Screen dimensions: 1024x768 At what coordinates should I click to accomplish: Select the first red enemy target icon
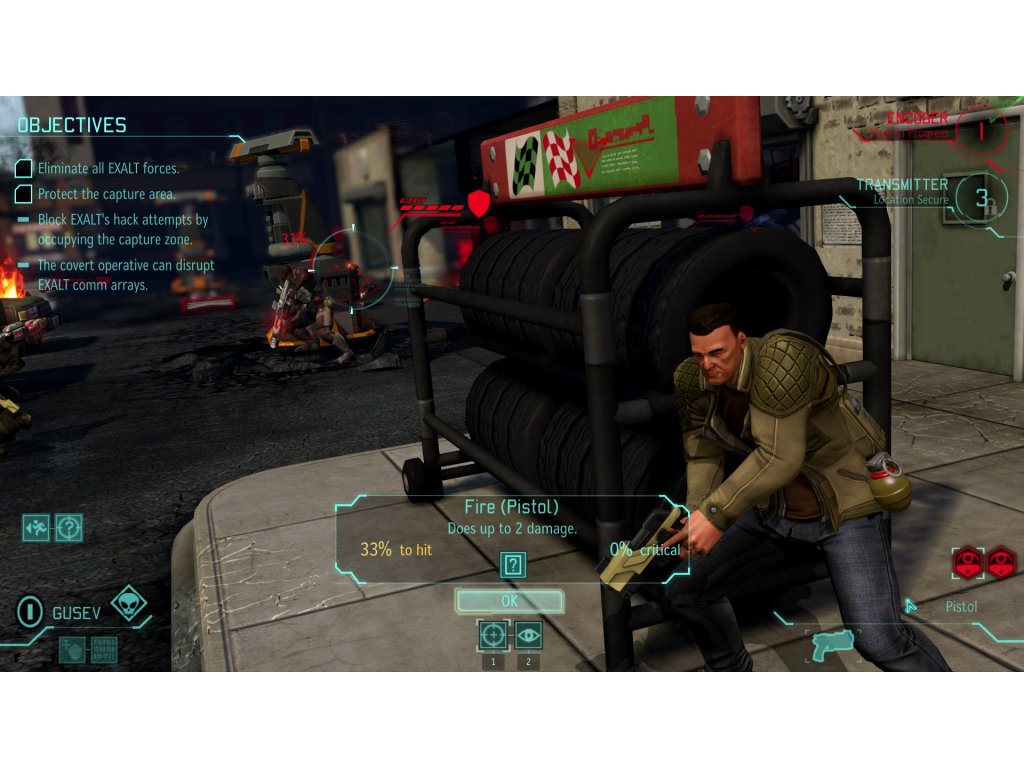(x=967, y=562)
